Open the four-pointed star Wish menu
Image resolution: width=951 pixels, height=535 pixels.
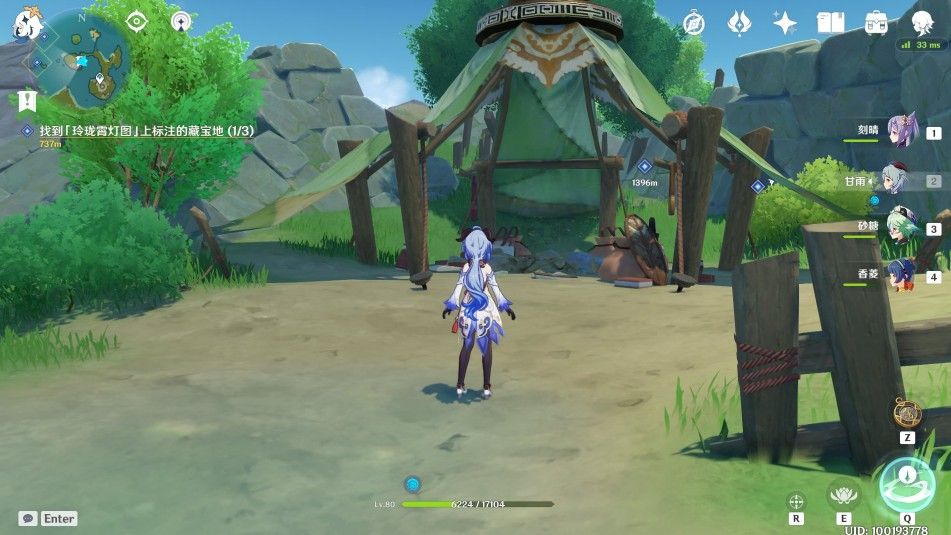[x=785, y=23]
